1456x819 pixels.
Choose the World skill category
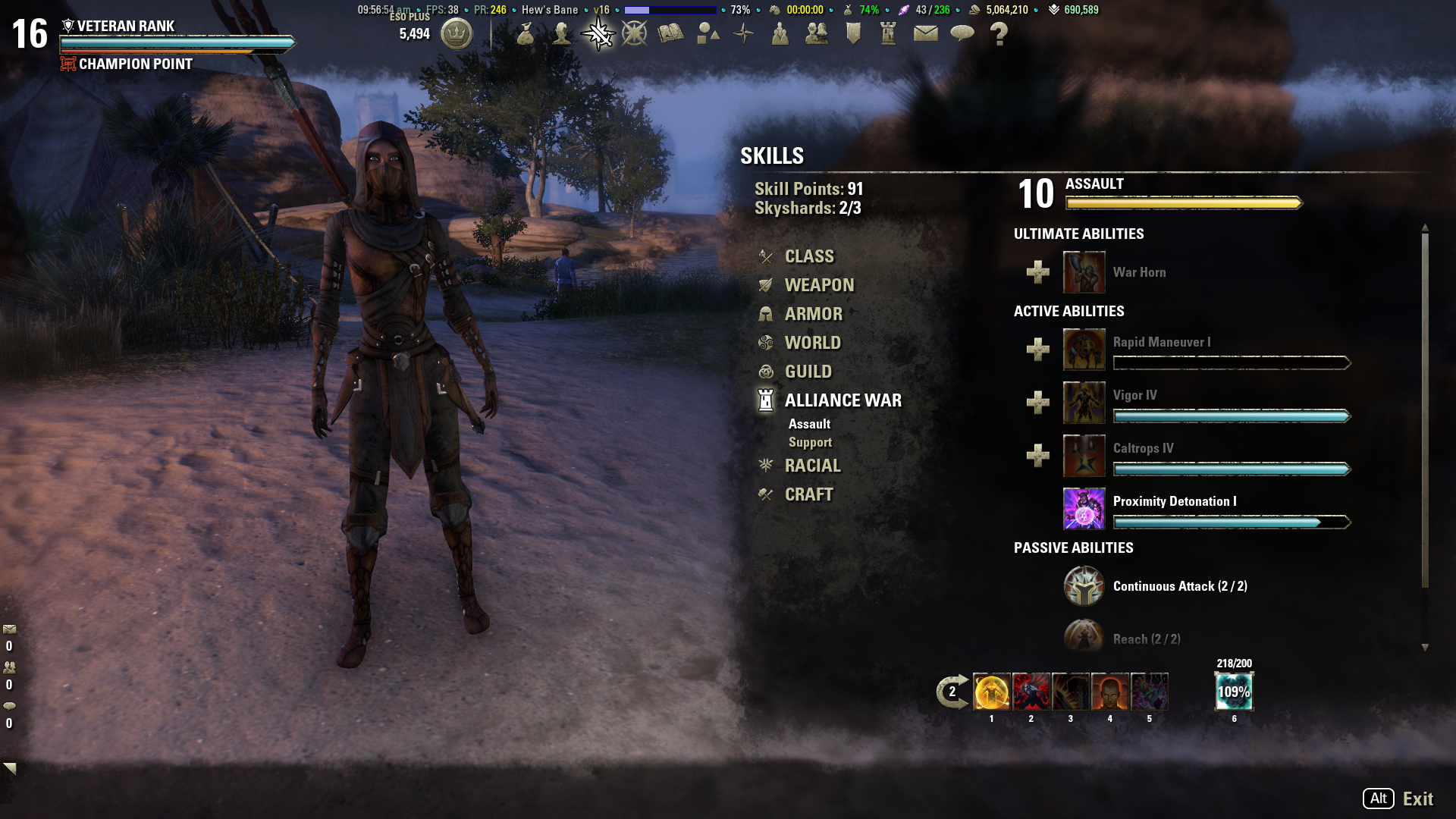pyautogui.click(x=812, y=343)
